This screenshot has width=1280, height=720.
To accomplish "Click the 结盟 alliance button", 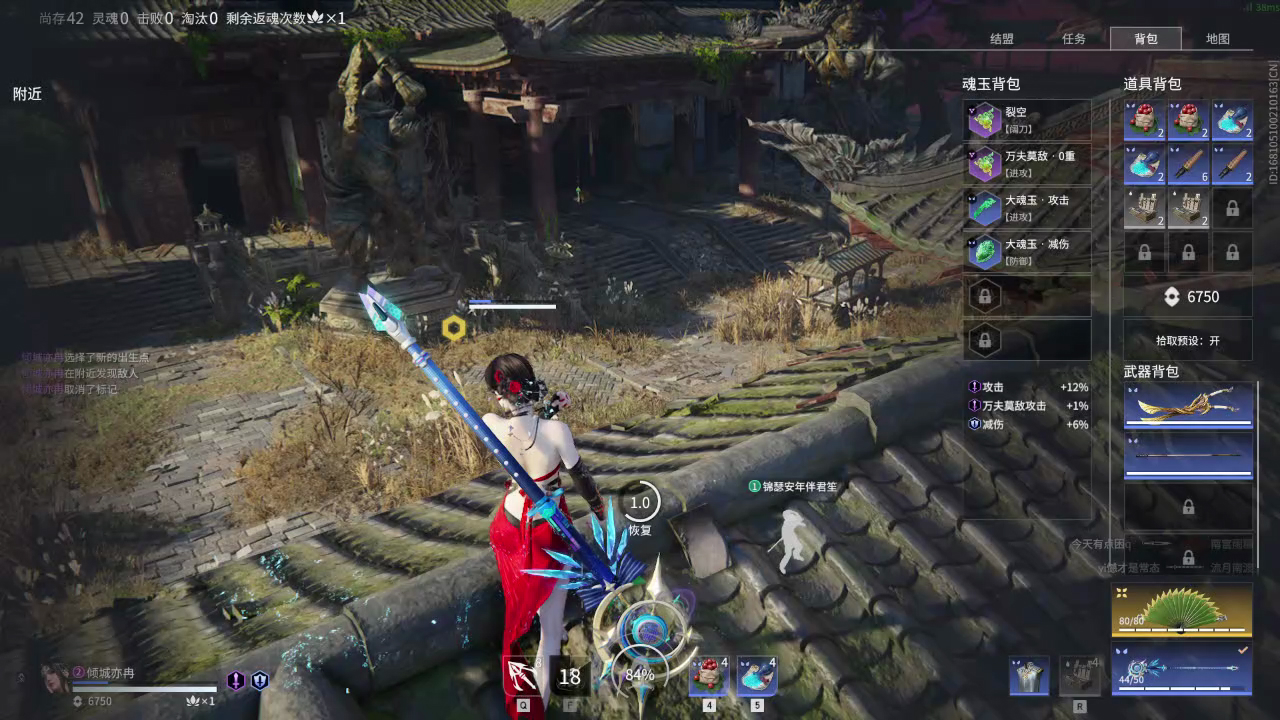I will click(x=1001, y=39).
